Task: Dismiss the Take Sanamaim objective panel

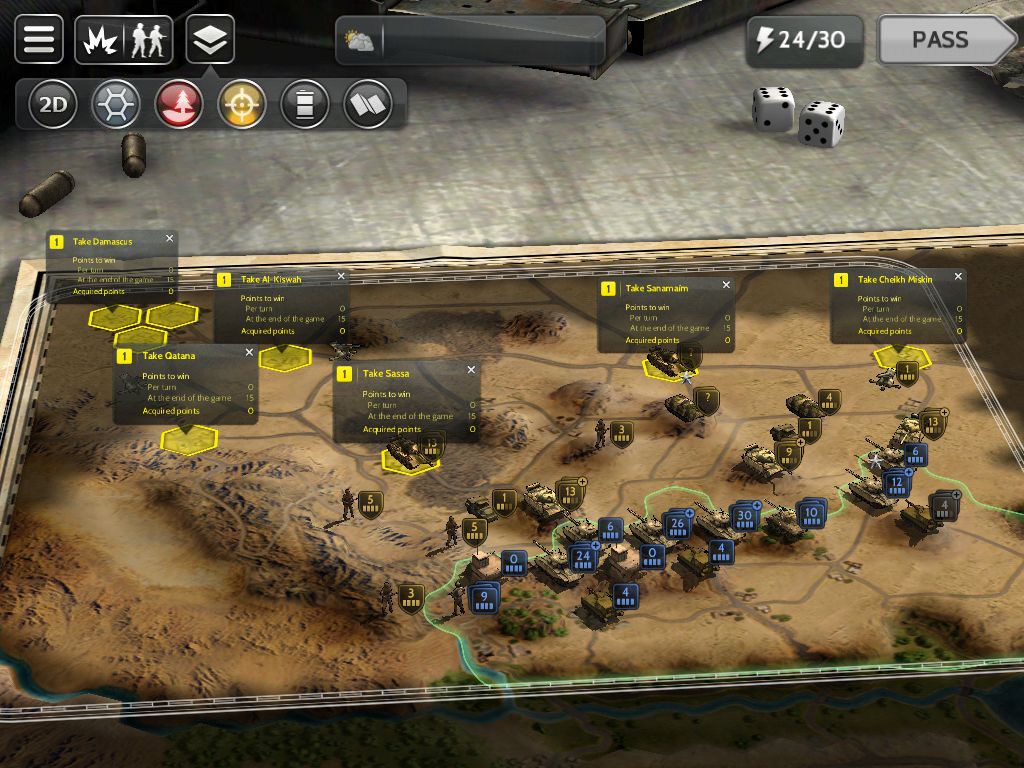Action: pyautogui.click(x=726, y=286)
